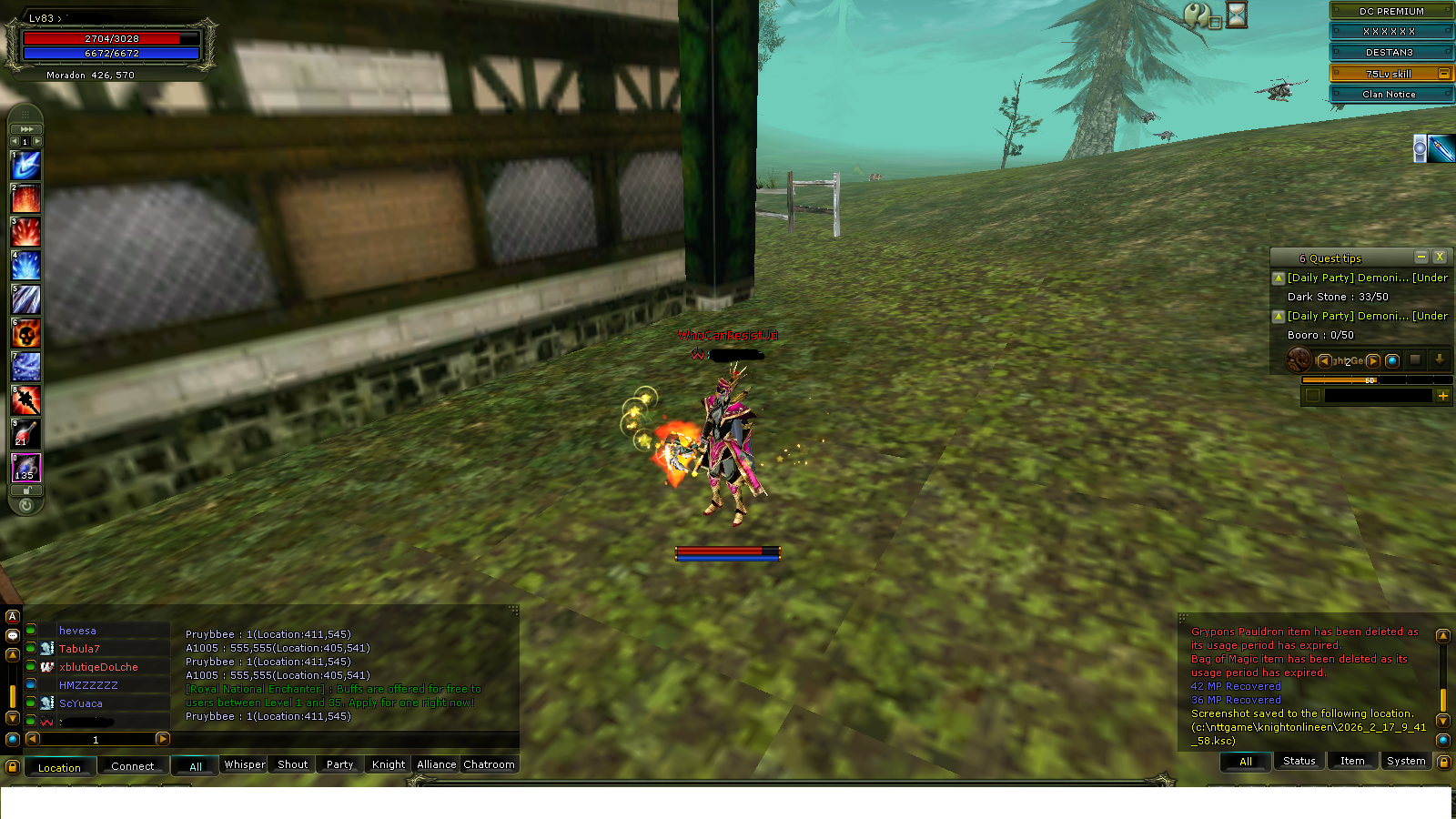
Task: Open the Item tab in the bottom-right panel
Action: coord(1351,761)
